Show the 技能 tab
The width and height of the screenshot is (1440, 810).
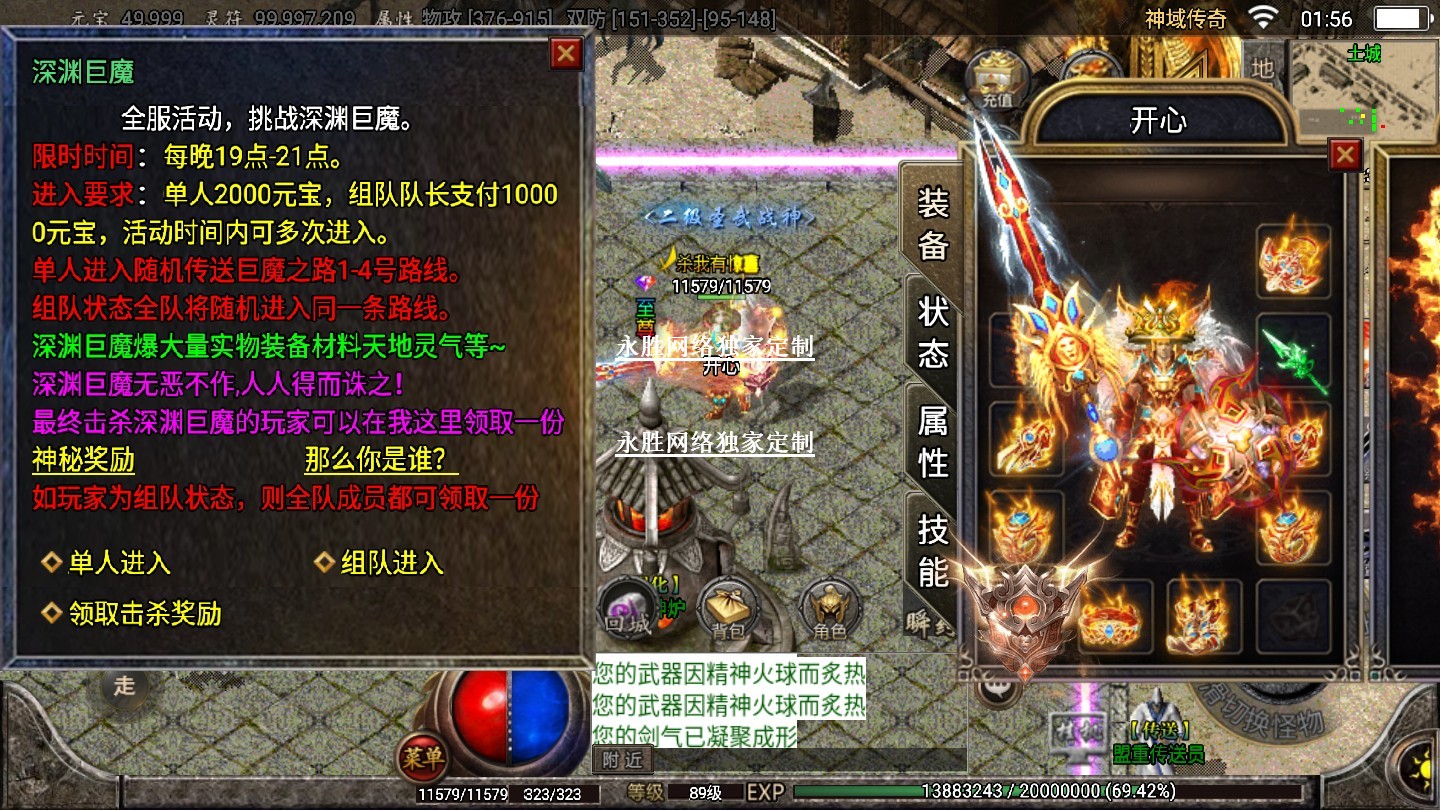932,550
